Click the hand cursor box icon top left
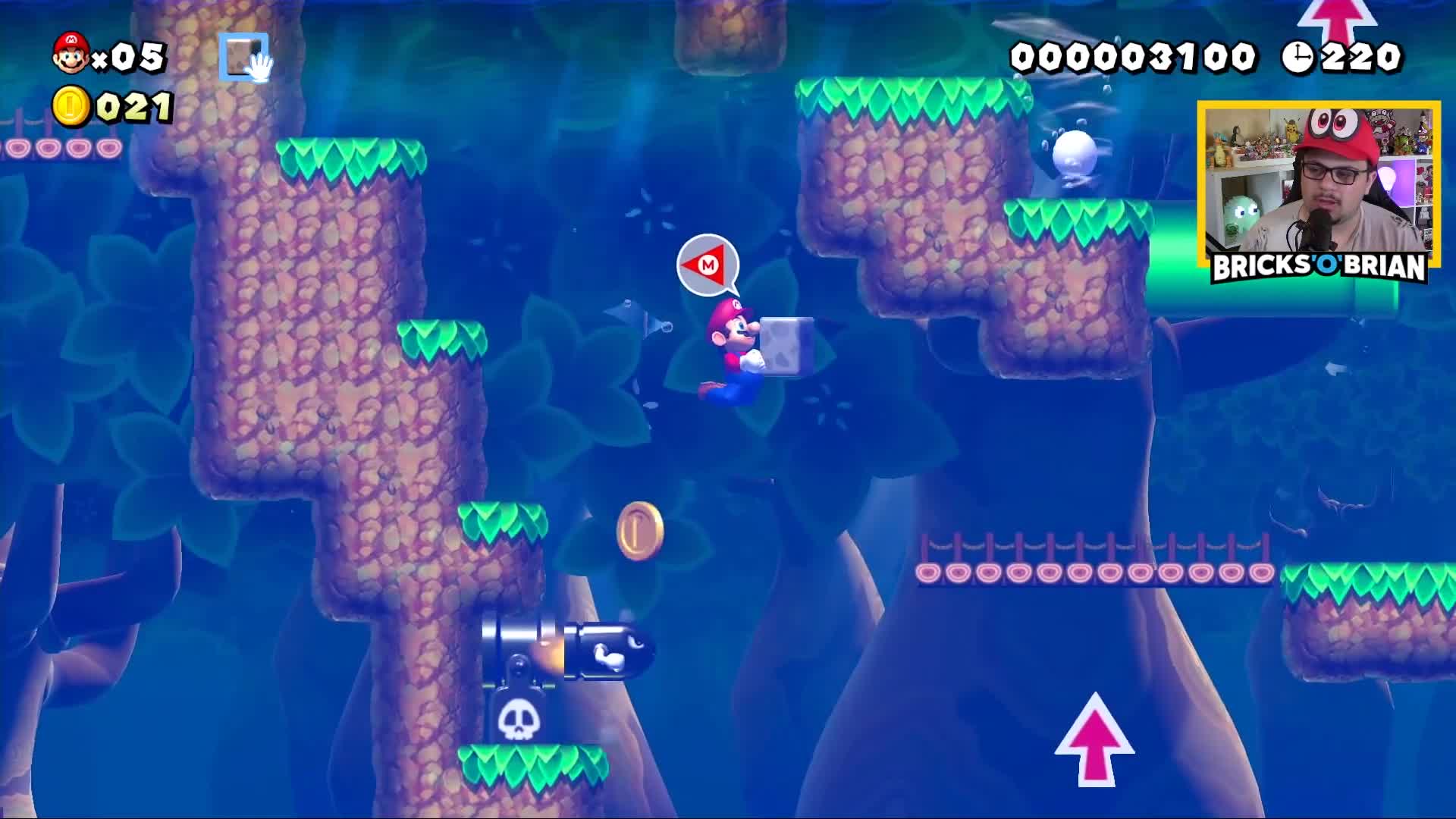Screen dimensions: 1456x819 pos(241,57)
